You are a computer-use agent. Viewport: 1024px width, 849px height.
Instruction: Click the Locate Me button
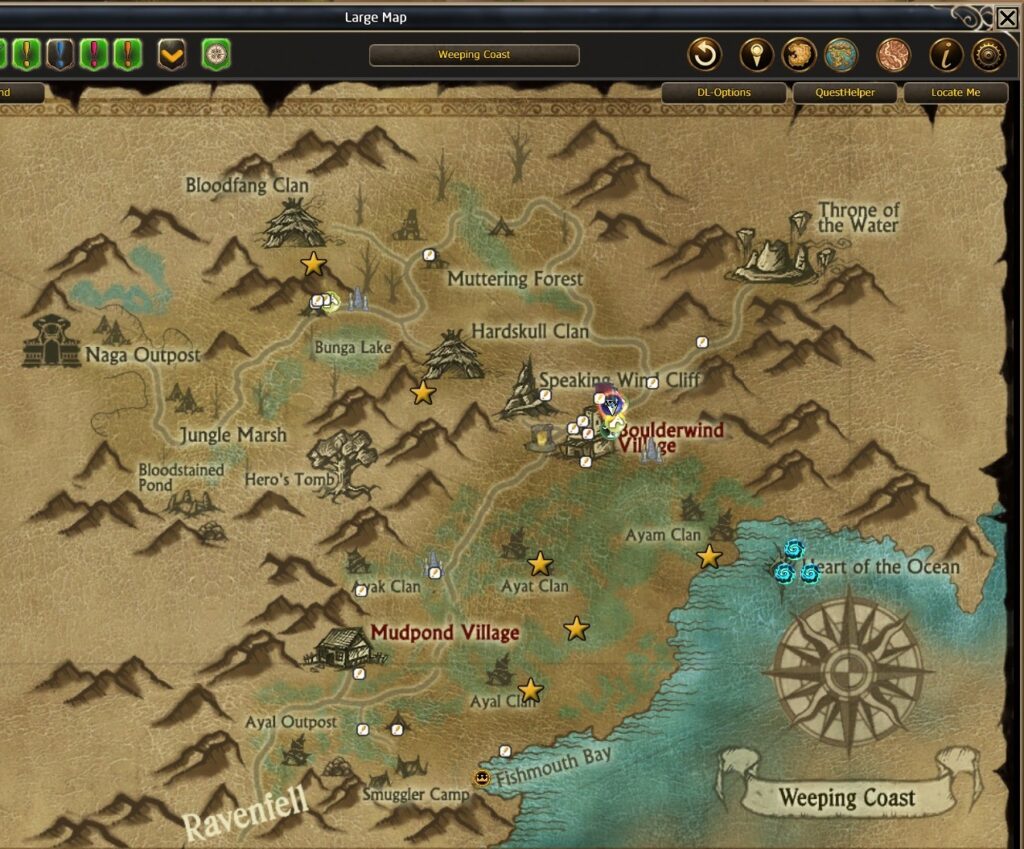(955, 93)
